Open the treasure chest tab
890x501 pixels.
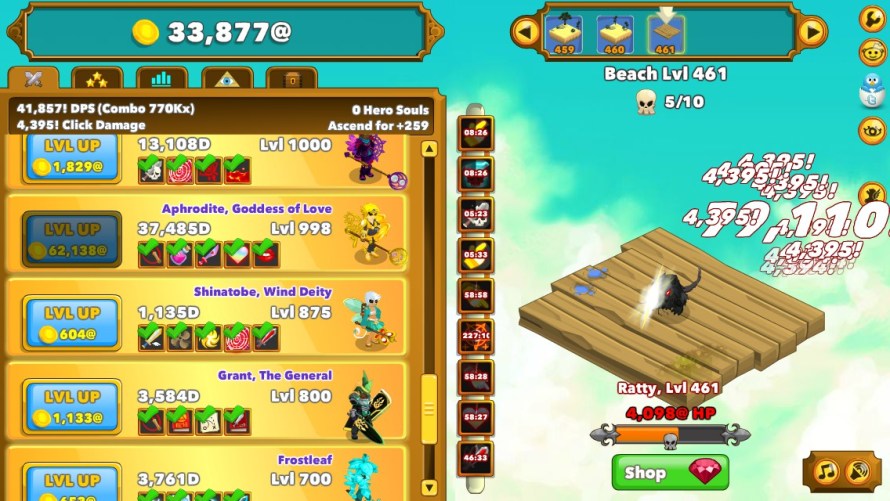point(291,79)
